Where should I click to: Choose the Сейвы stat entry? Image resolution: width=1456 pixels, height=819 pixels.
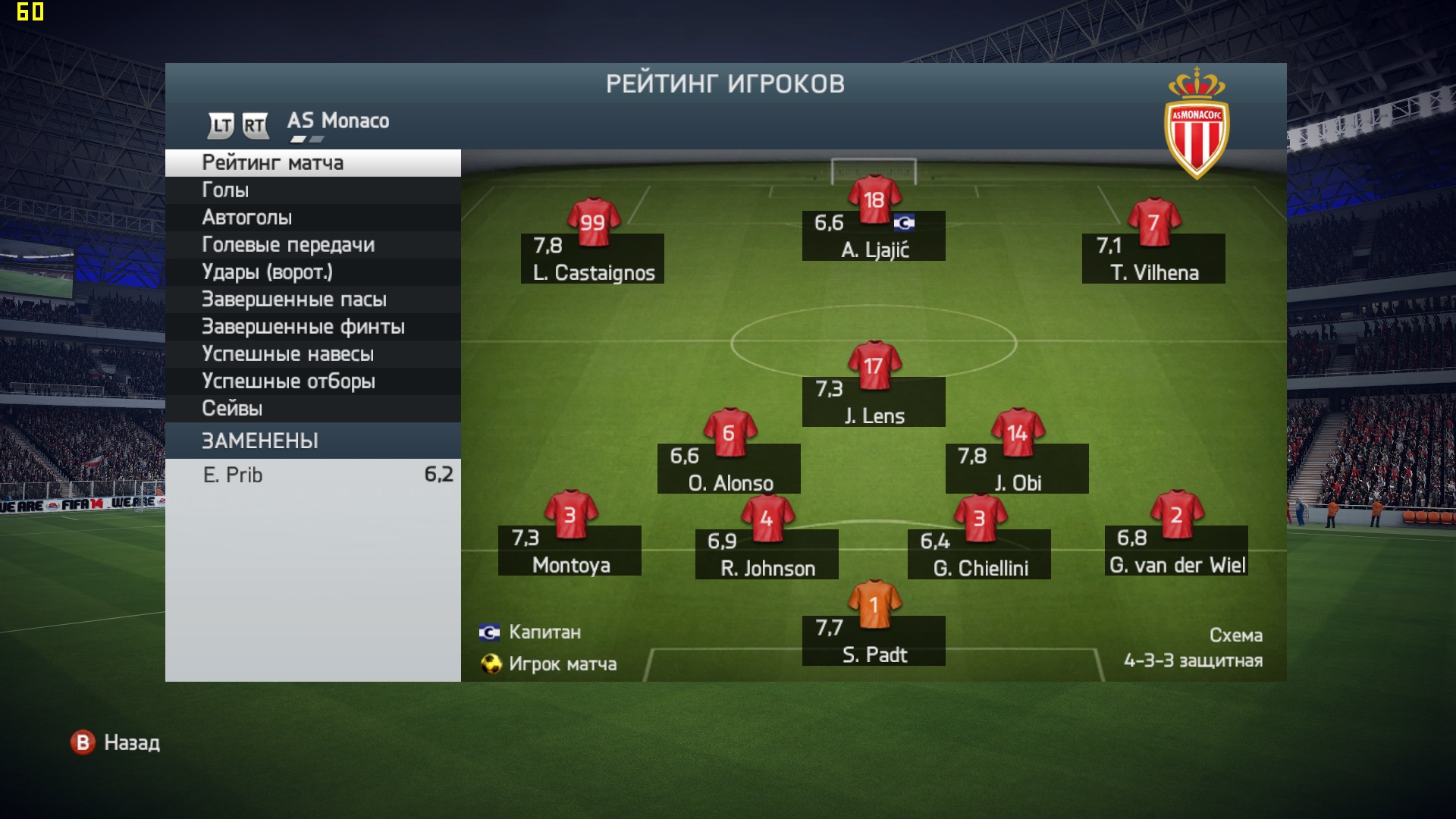[312, 409]
